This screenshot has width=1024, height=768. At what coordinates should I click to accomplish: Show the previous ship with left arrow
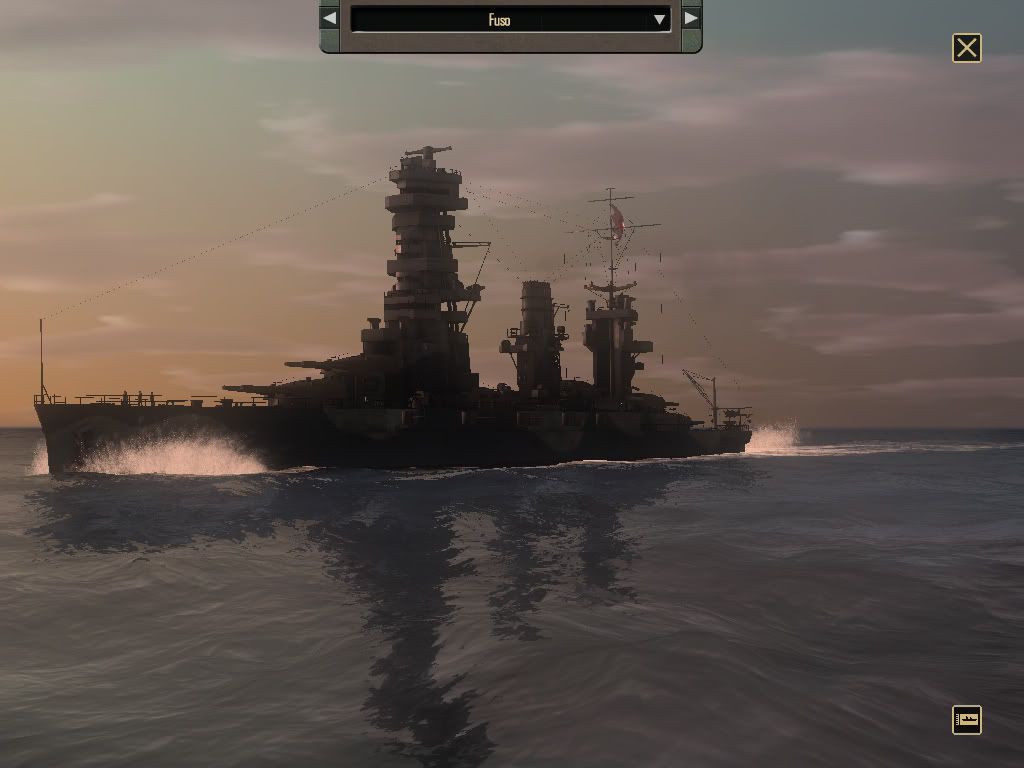[329, 18]
